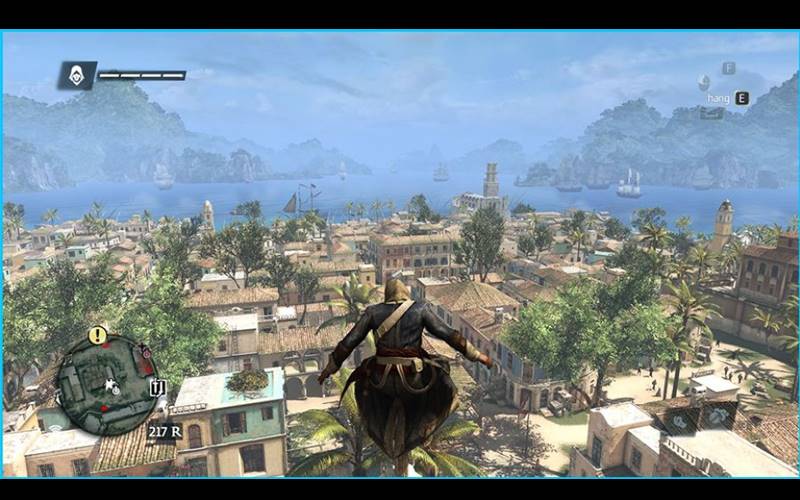Screen dimensions: 800x500
Task: Select the yellow exclamation quest marker
Action: (97, 335)
